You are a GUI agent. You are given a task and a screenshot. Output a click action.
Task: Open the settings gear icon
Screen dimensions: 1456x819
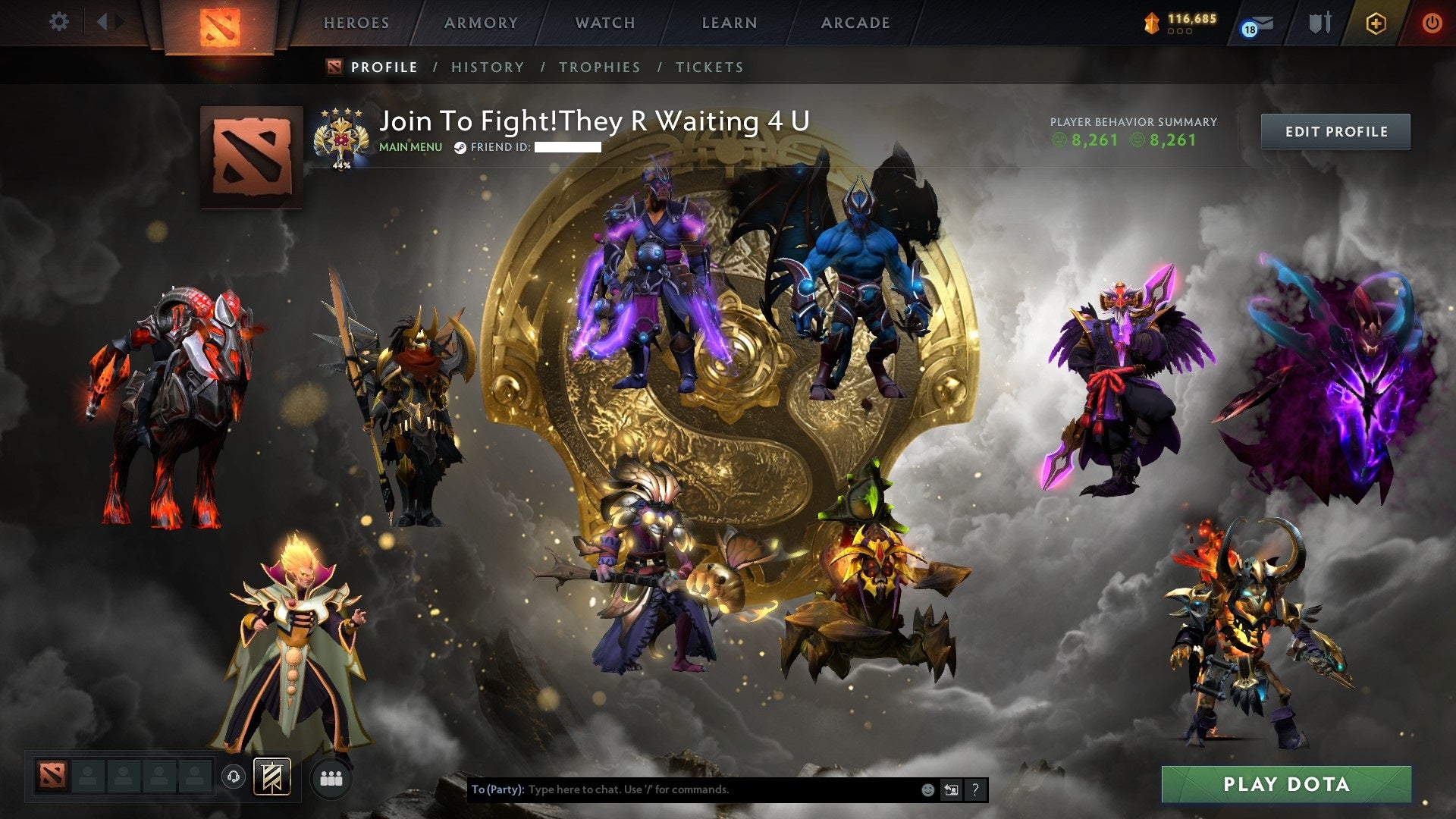58,22
